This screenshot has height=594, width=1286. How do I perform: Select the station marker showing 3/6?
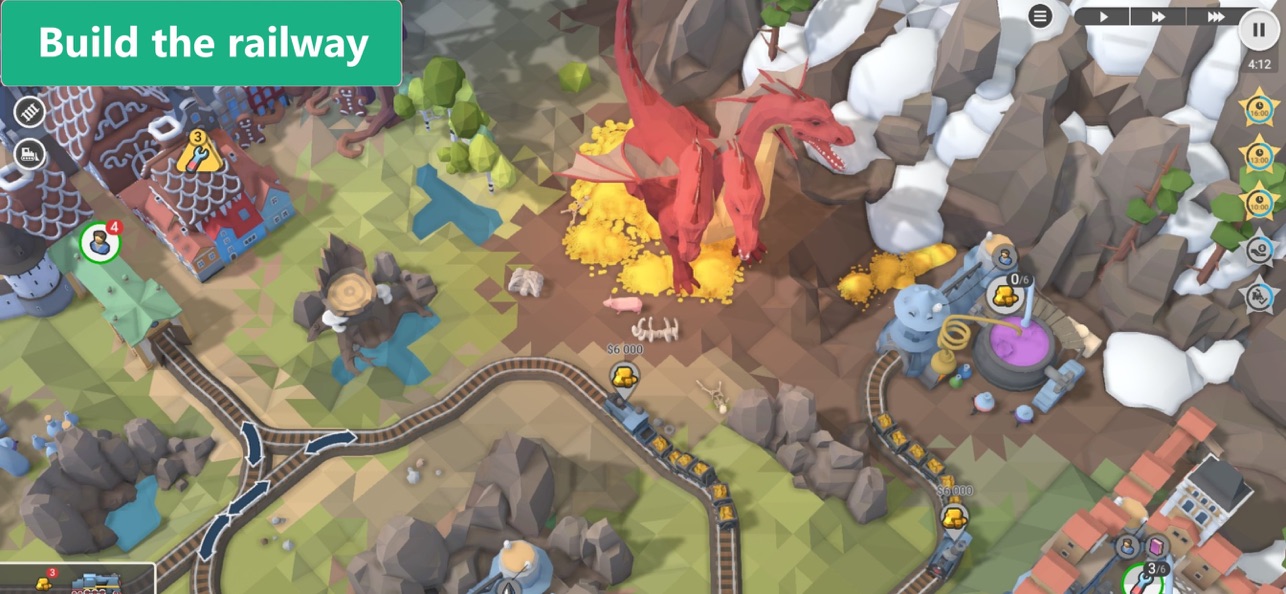tap(1147, 578)
